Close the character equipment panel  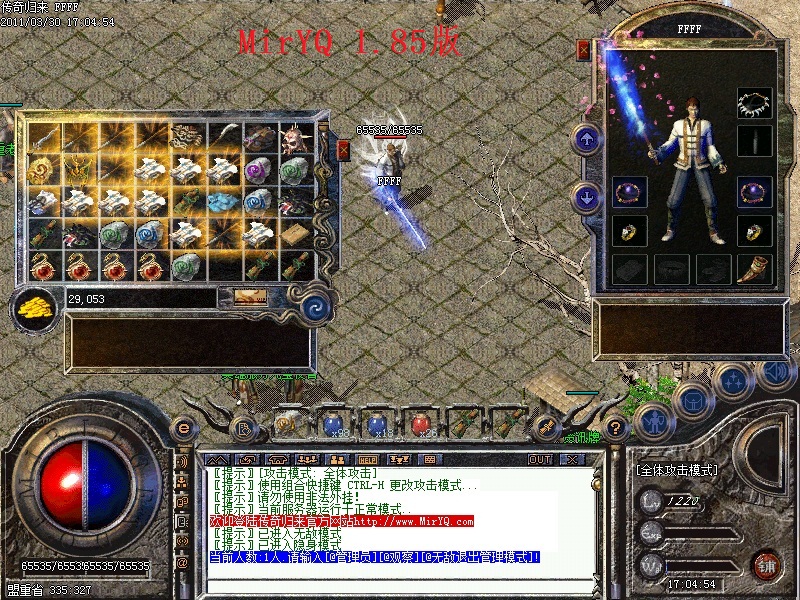click(x=584, y=49)
